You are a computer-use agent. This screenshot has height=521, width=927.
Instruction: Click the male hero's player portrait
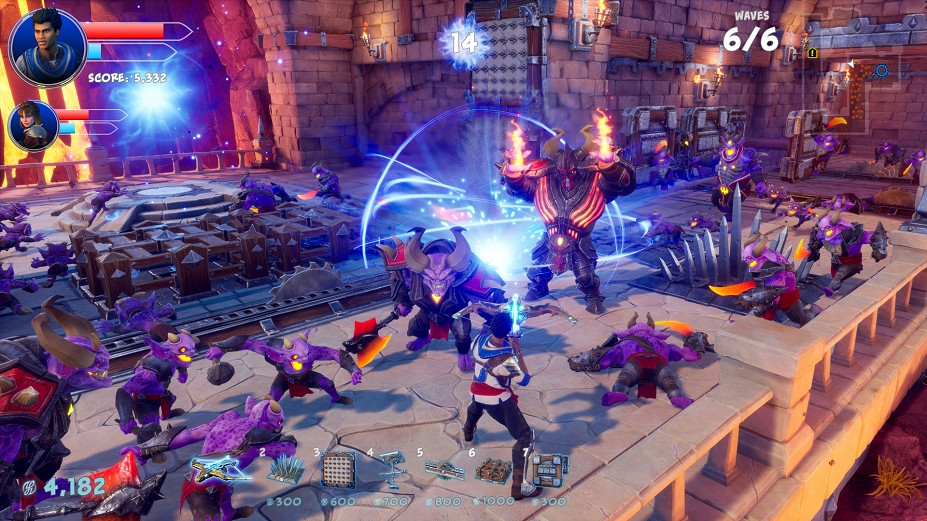(x=47, y=48)
